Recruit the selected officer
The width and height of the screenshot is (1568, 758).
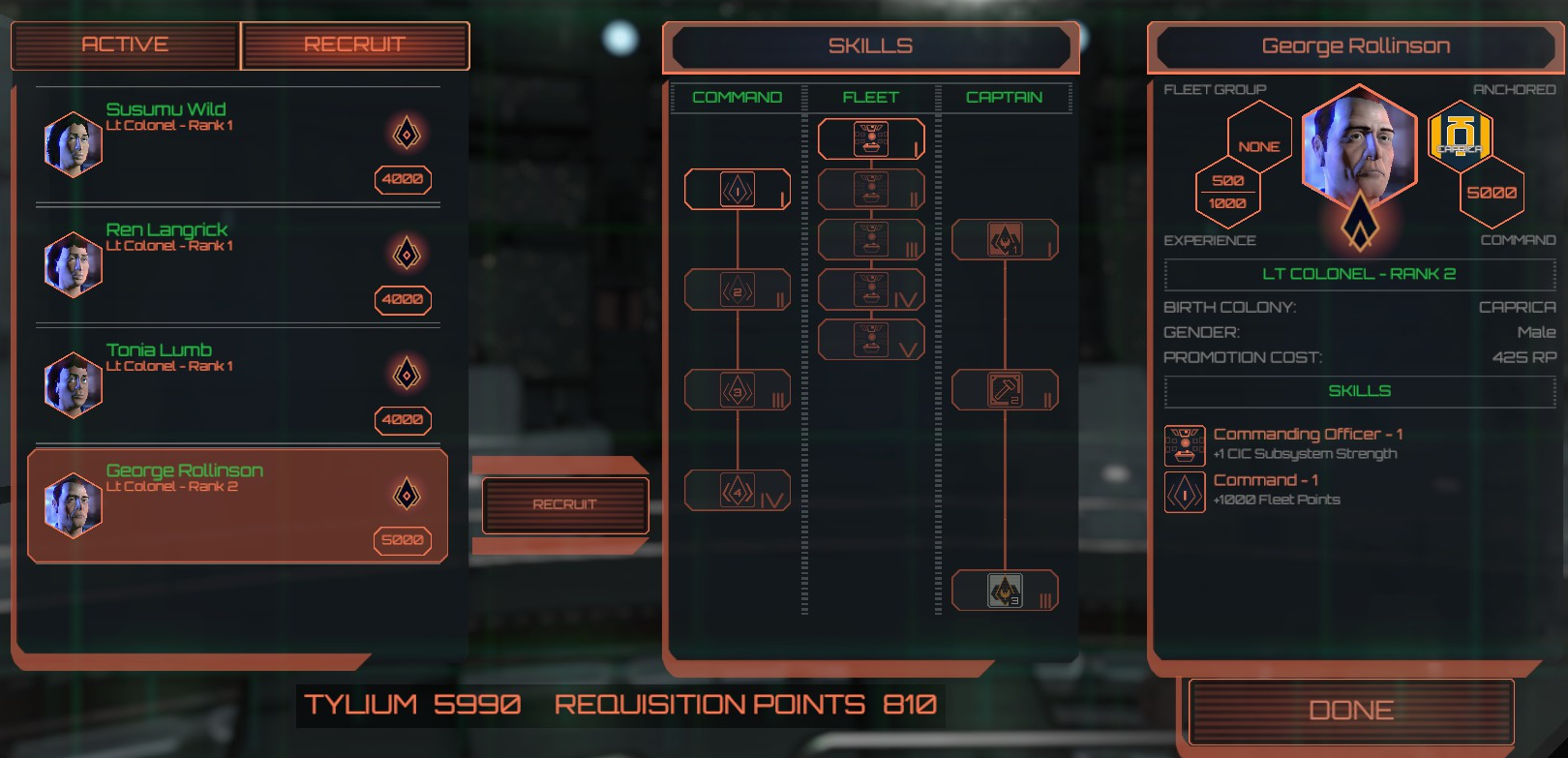[565, 504]
